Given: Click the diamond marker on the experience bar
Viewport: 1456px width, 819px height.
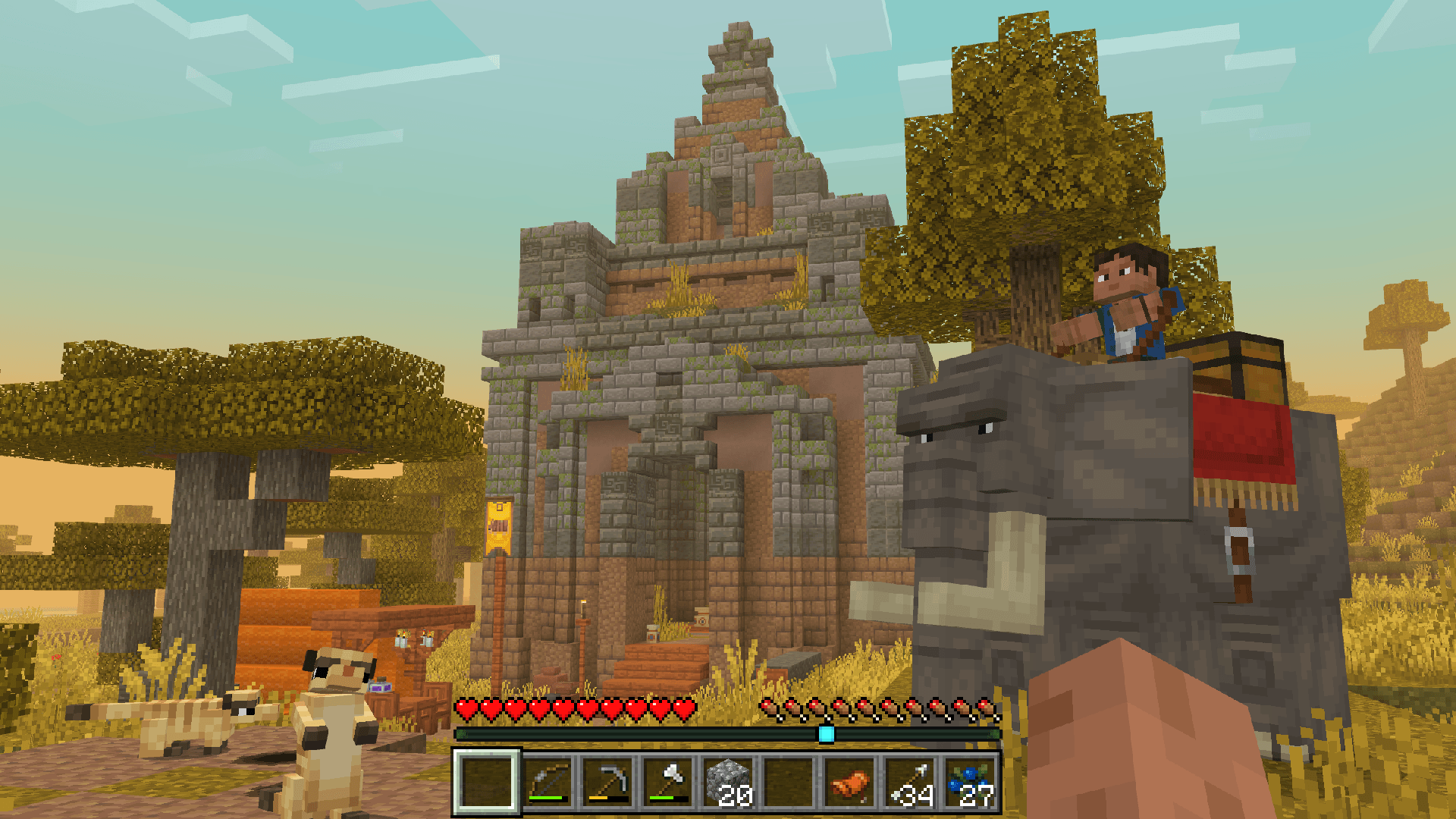Looking at the screenshot, I should [827, 733].
